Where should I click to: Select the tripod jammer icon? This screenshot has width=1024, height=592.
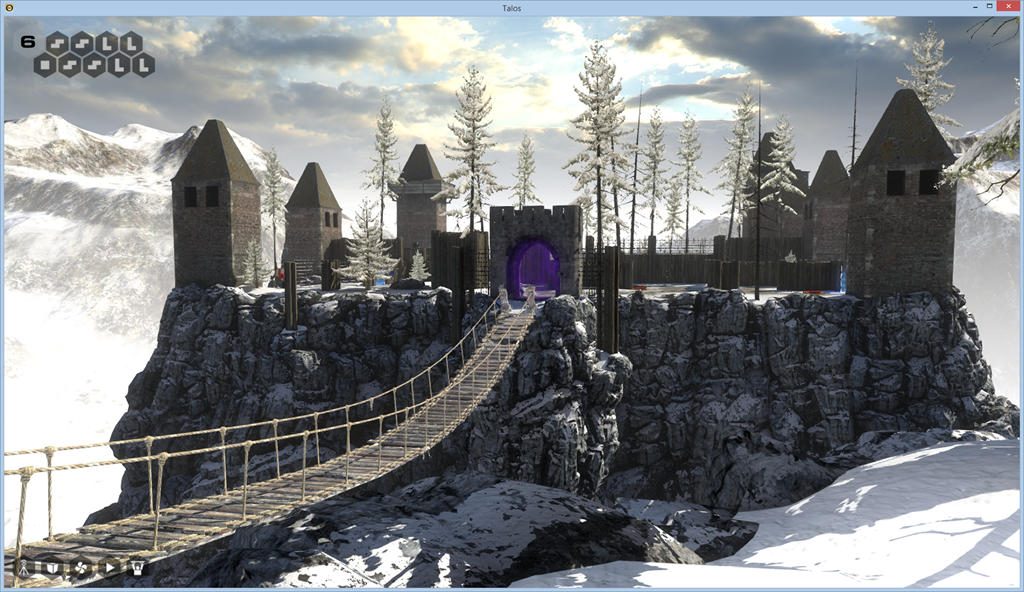(24, 568)
